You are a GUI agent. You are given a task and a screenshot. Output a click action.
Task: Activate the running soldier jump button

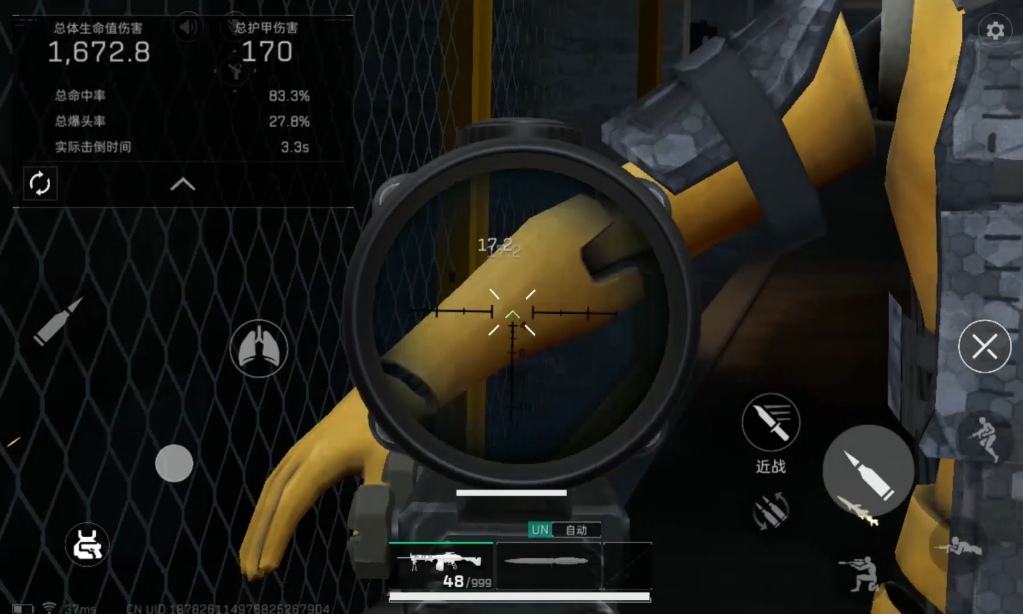click(983, 439)
